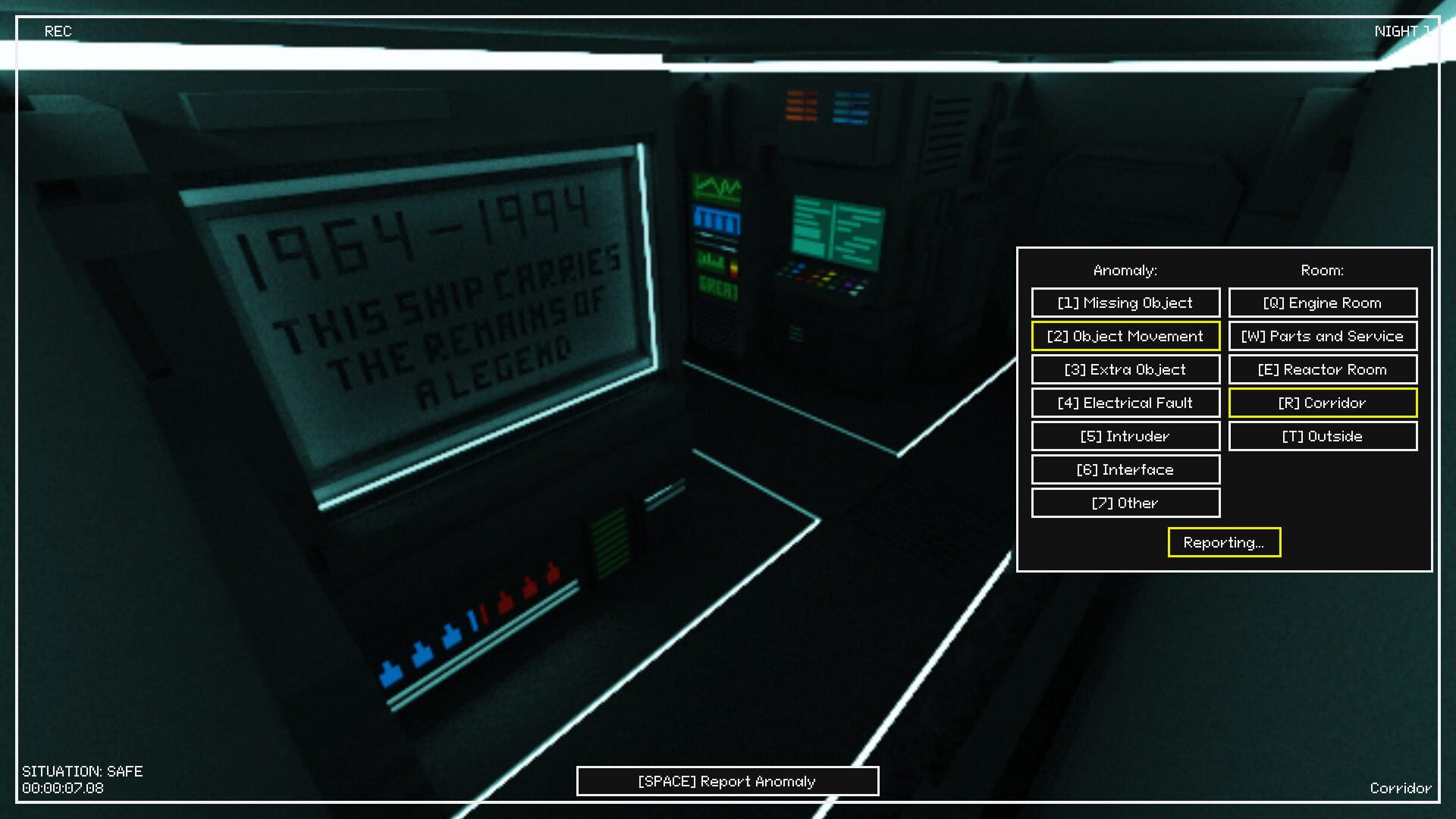The image size is (1456, 819).
Task: Choose [Q] Engine Room as the room
Action: (x=1323, y=303)
